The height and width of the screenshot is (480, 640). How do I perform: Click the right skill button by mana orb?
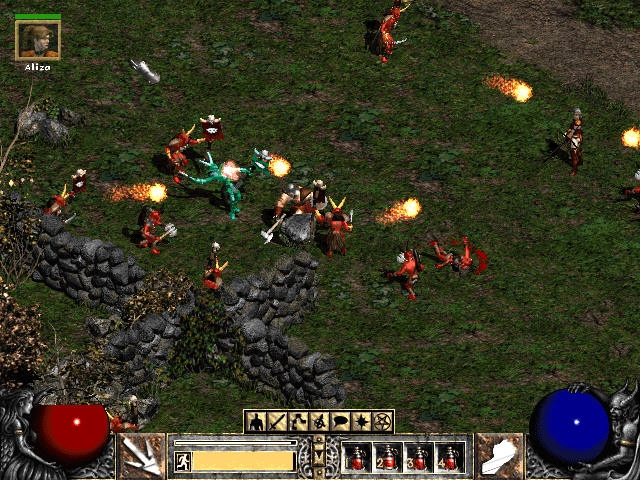click(499, 457)
